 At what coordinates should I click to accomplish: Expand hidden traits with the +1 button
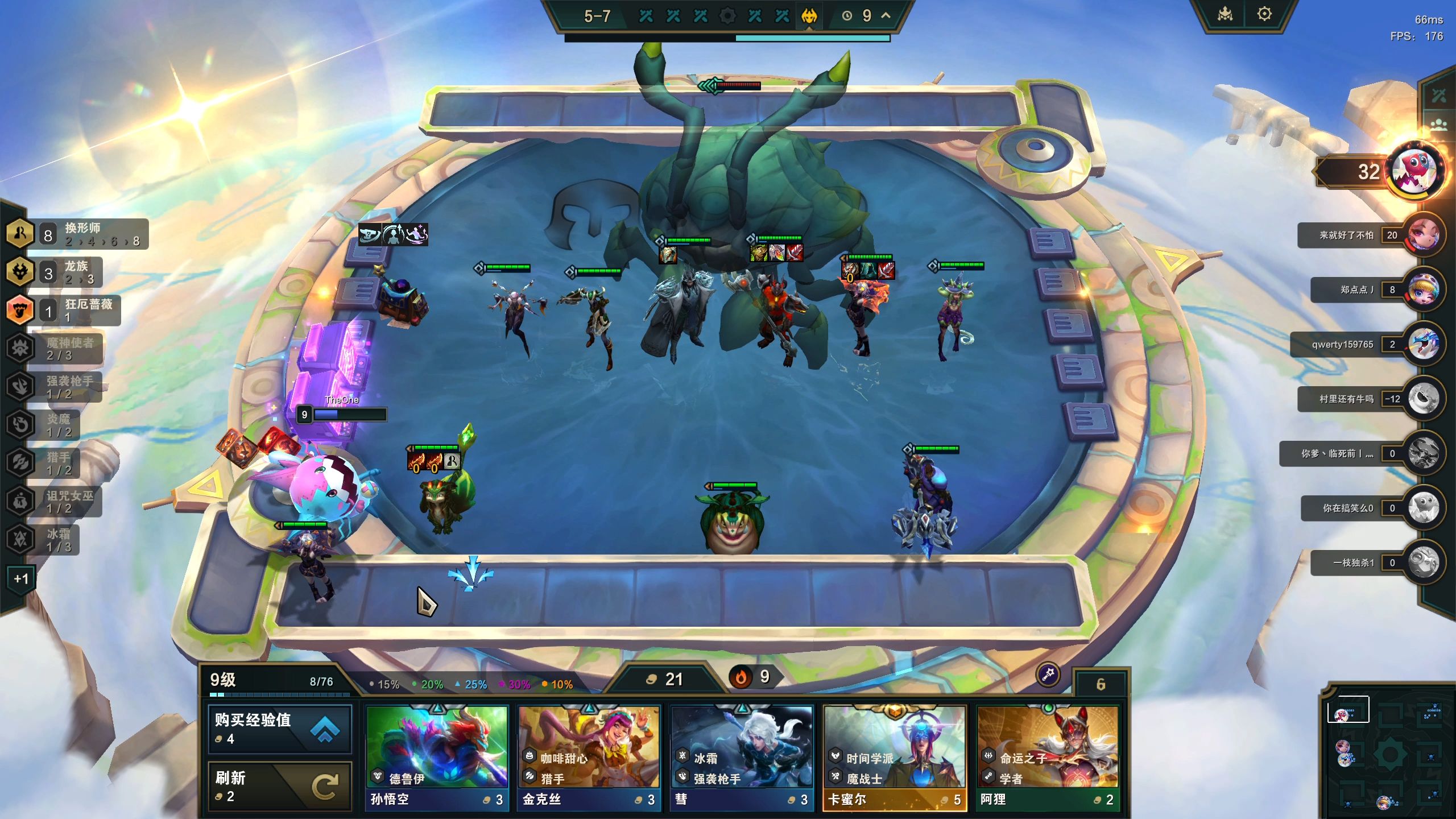pos(21,579)
